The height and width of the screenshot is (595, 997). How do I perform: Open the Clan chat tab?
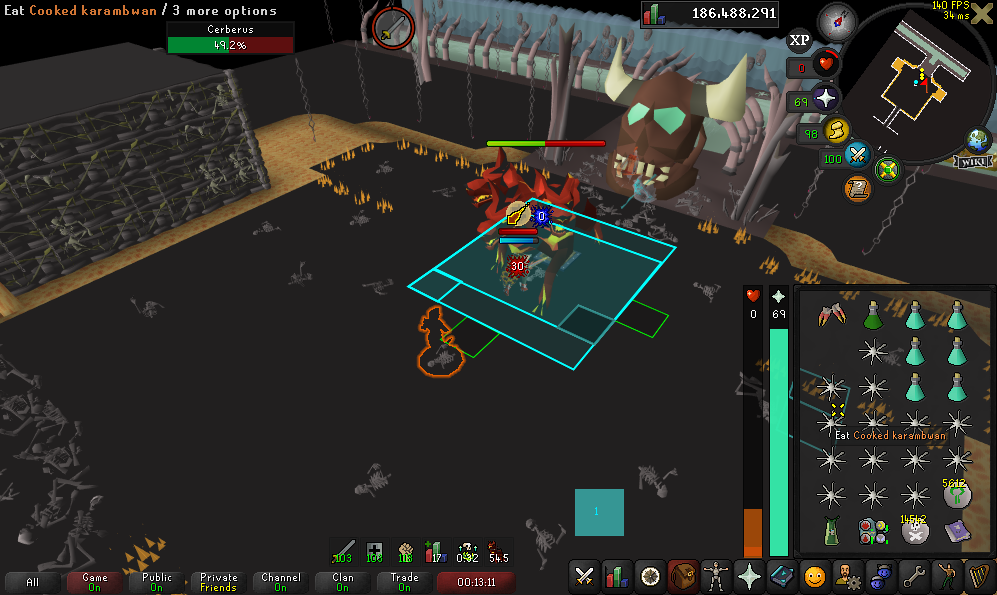343,582
